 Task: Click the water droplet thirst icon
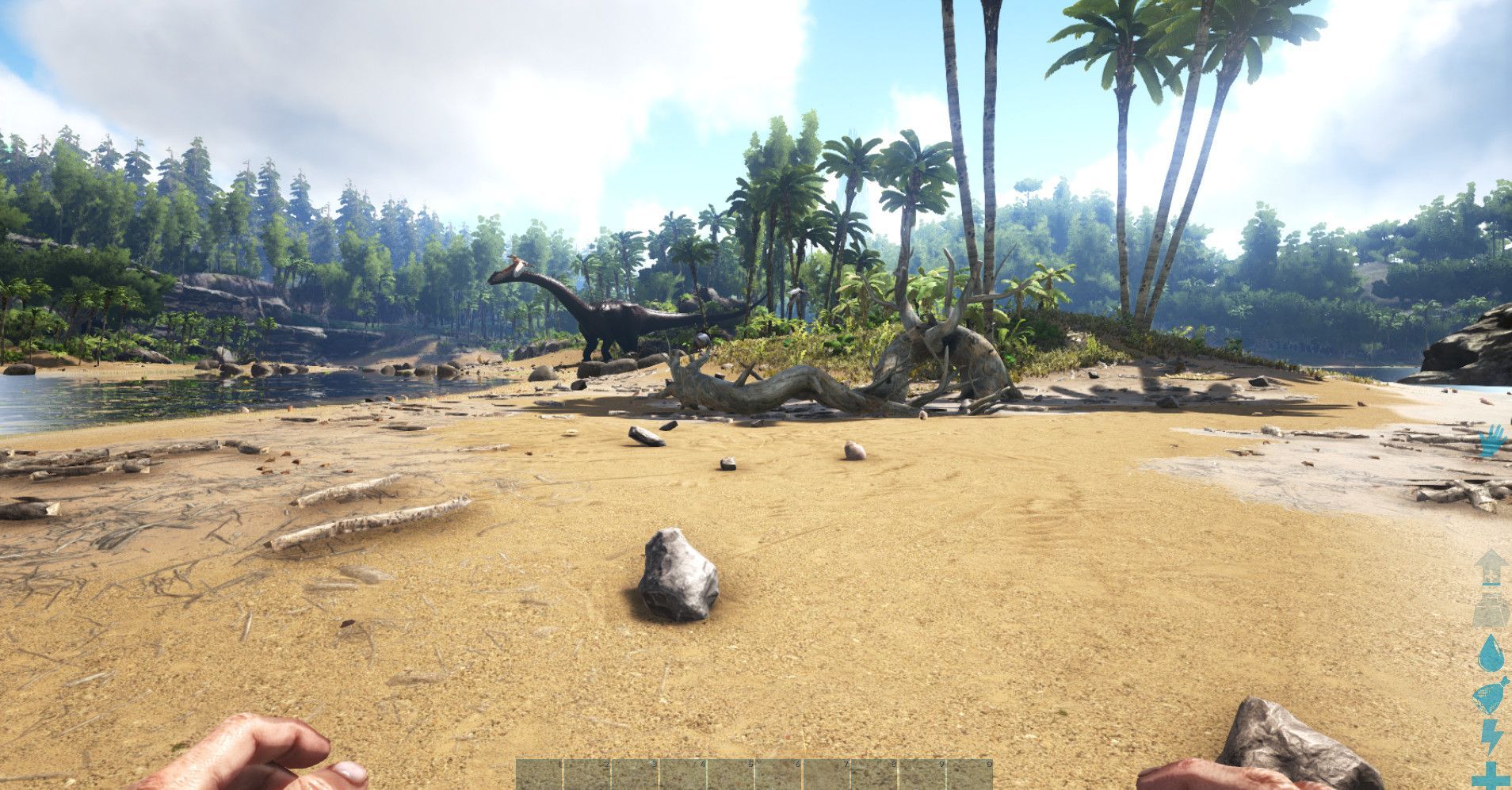point(1491,655)
